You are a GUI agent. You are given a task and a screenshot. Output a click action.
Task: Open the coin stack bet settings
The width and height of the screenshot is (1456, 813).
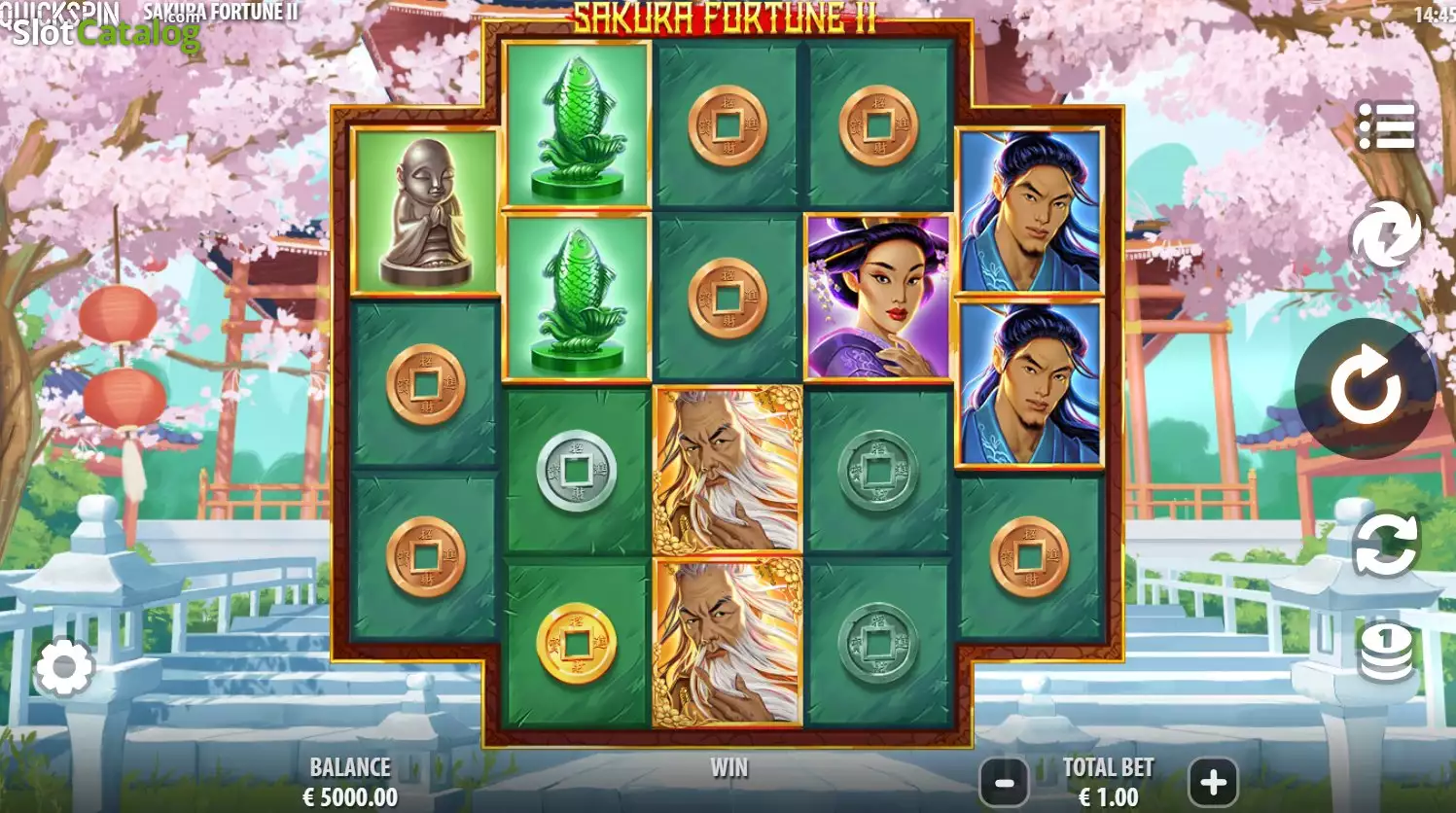click(1386, 652)
